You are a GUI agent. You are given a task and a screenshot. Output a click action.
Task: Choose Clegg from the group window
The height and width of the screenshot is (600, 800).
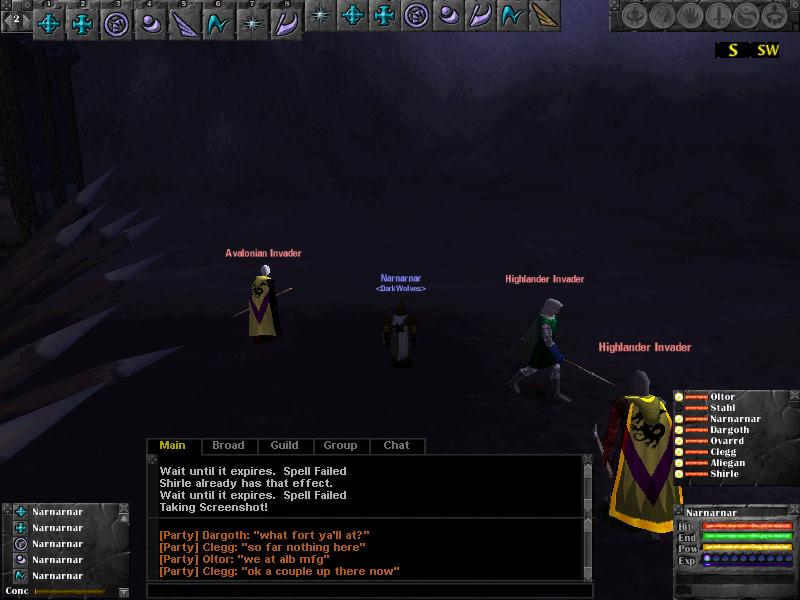click(x=723, y=452)
